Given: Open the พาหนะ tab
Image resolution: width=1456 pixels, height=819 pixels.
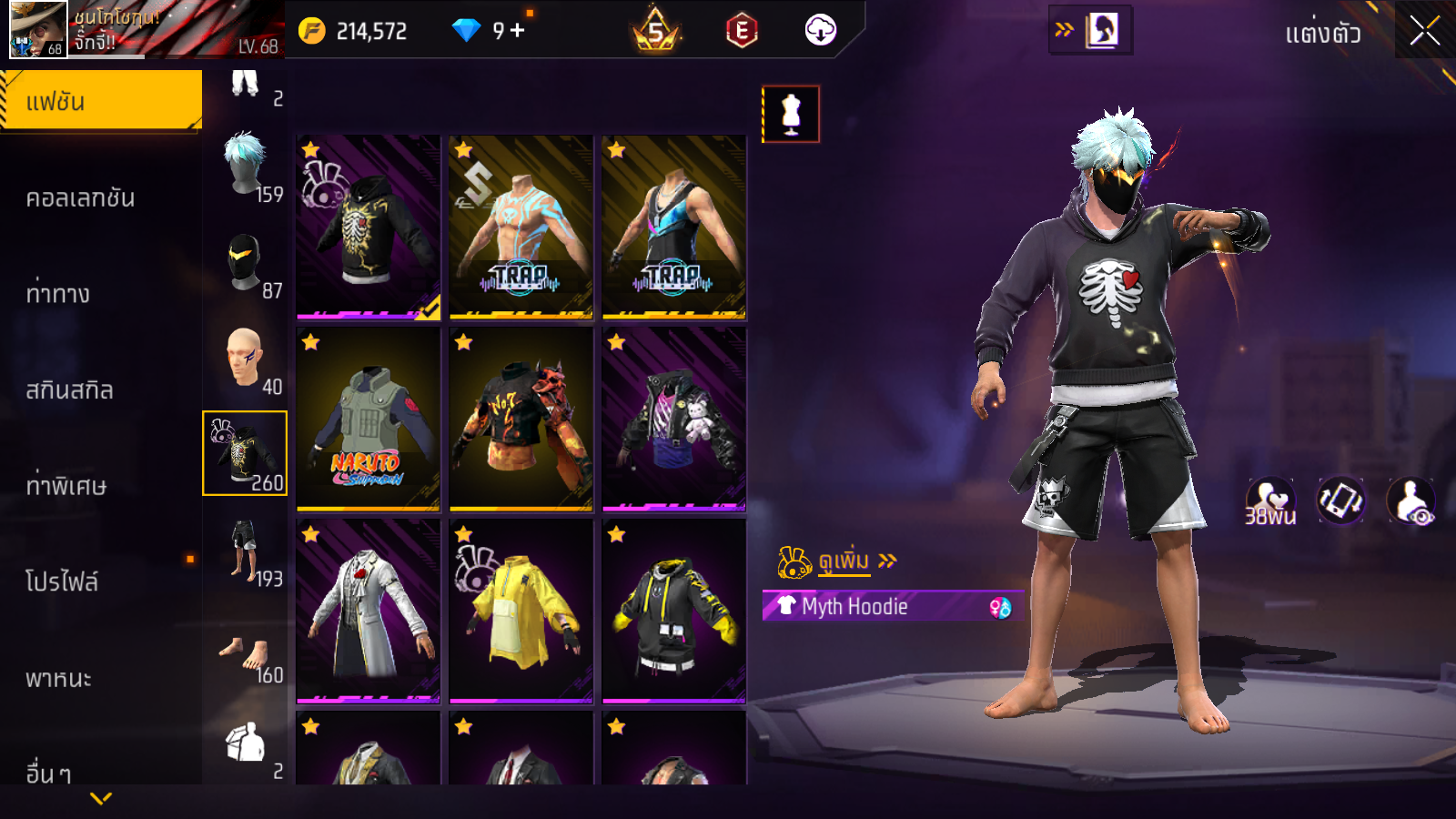Looking at the screenshot, I should click(x=59, y=678).
